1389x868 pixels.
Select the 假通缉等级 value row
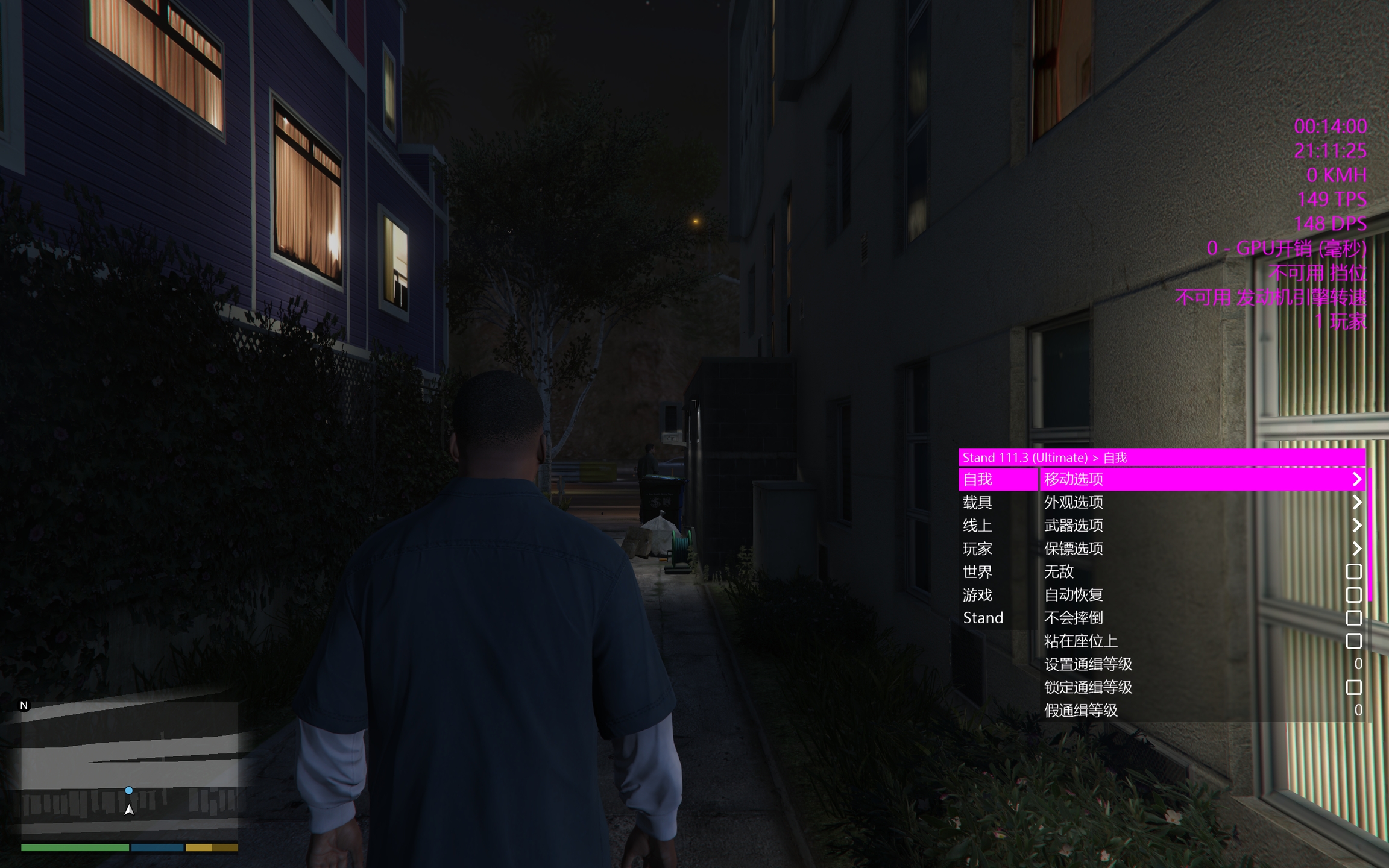1200,710
